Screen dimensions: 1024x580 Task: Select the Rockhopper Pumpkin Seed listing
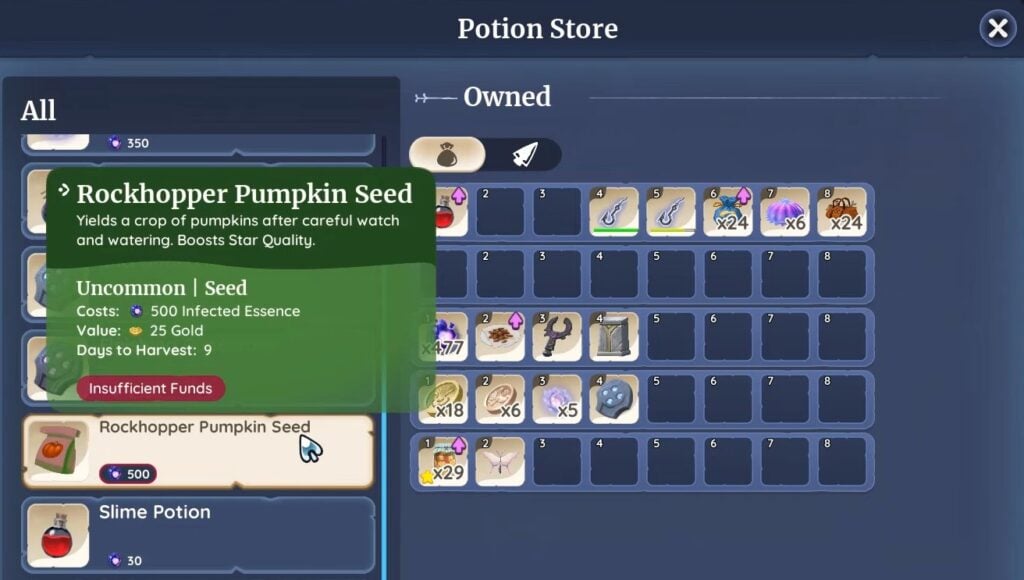(x=198, y=451)
